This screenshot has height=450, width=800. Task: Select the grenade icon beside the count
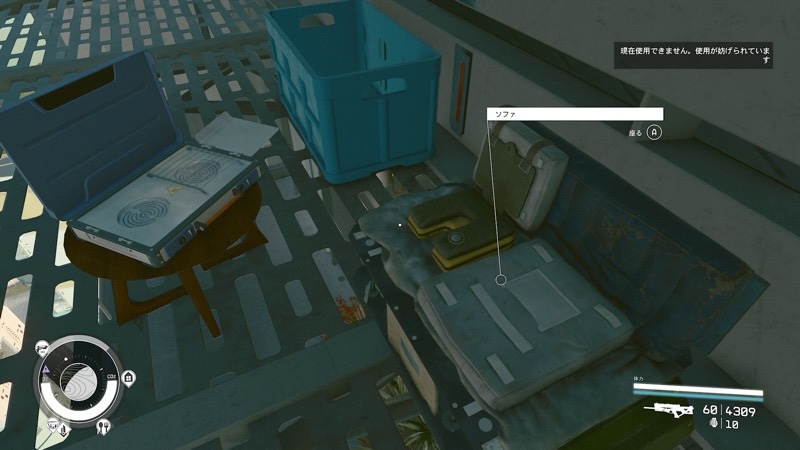pos(713,423)
